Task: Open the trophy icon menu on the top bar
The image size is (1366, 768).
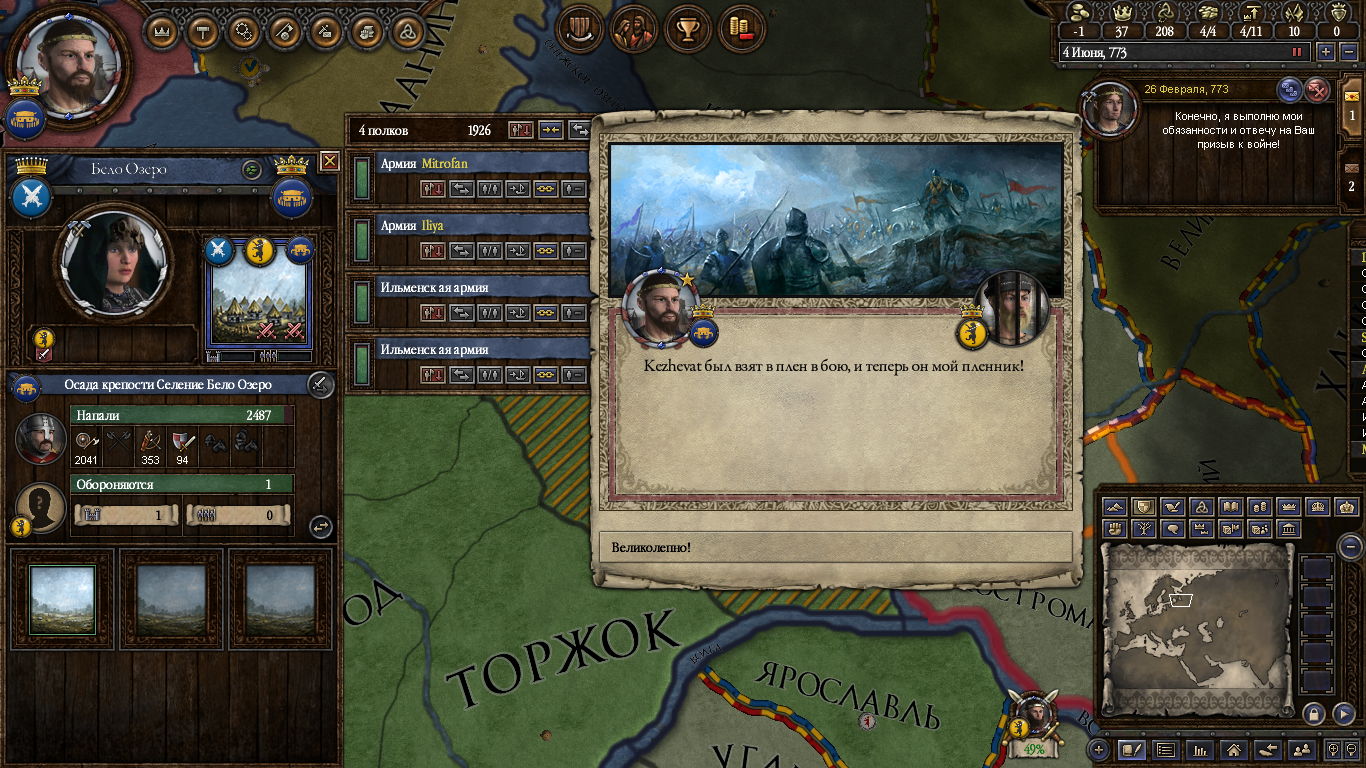Action: tap(687, 29)
